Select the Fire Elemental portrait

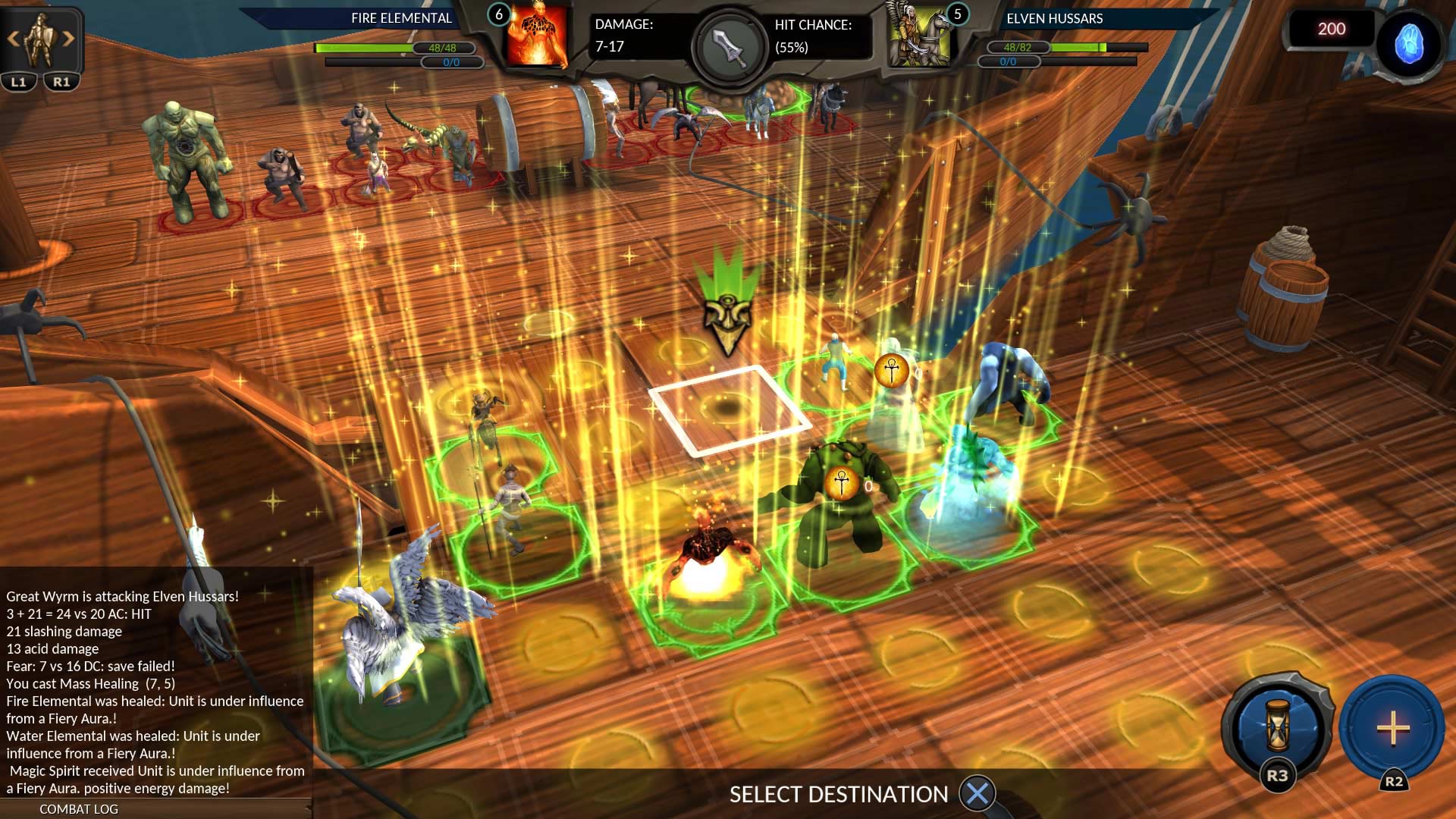tap(537, 37)
